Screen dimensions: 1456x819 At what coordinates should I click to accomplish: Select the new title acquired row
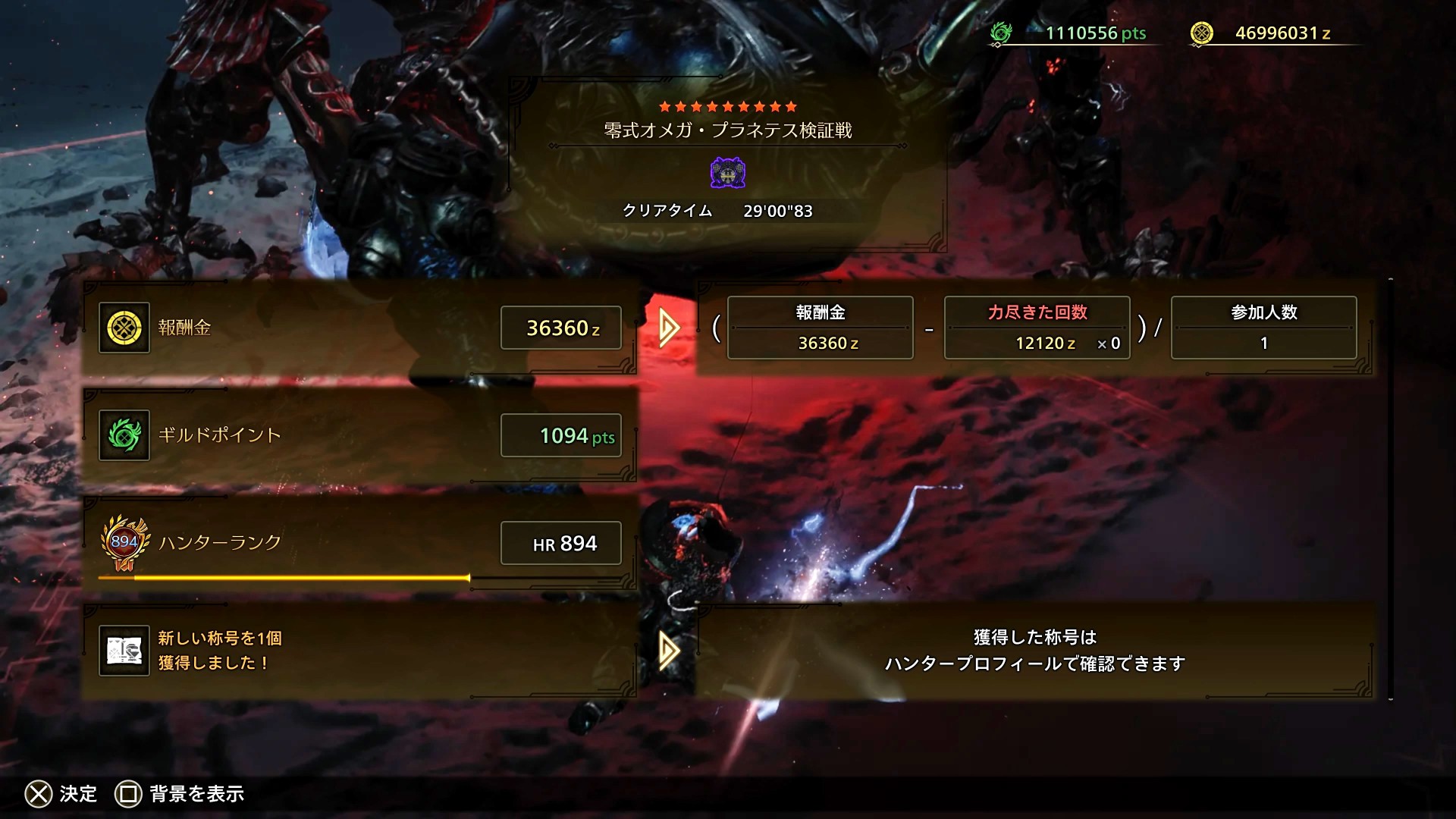(359, 651)
